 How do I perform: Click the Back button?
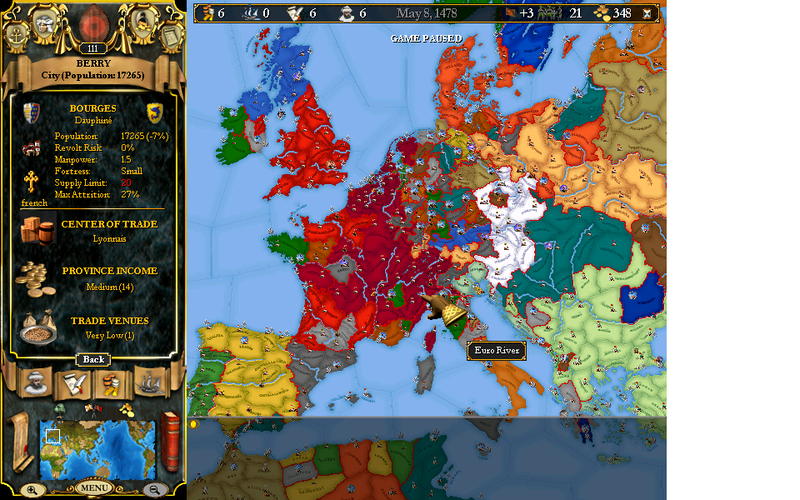click(x=93, y=359)
